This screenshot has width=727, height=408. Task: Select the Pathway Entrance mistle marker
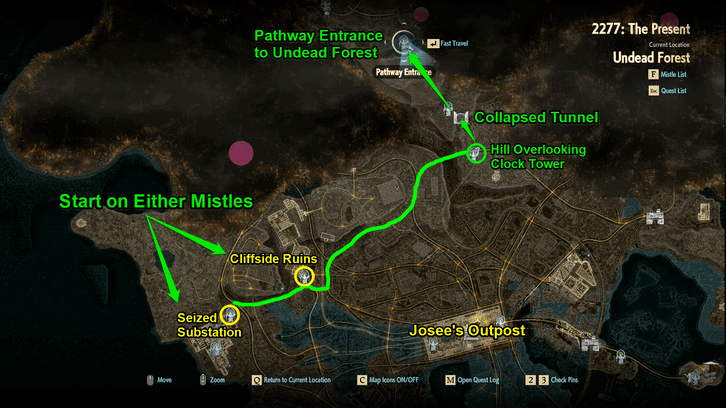click(x=405, y=42)
